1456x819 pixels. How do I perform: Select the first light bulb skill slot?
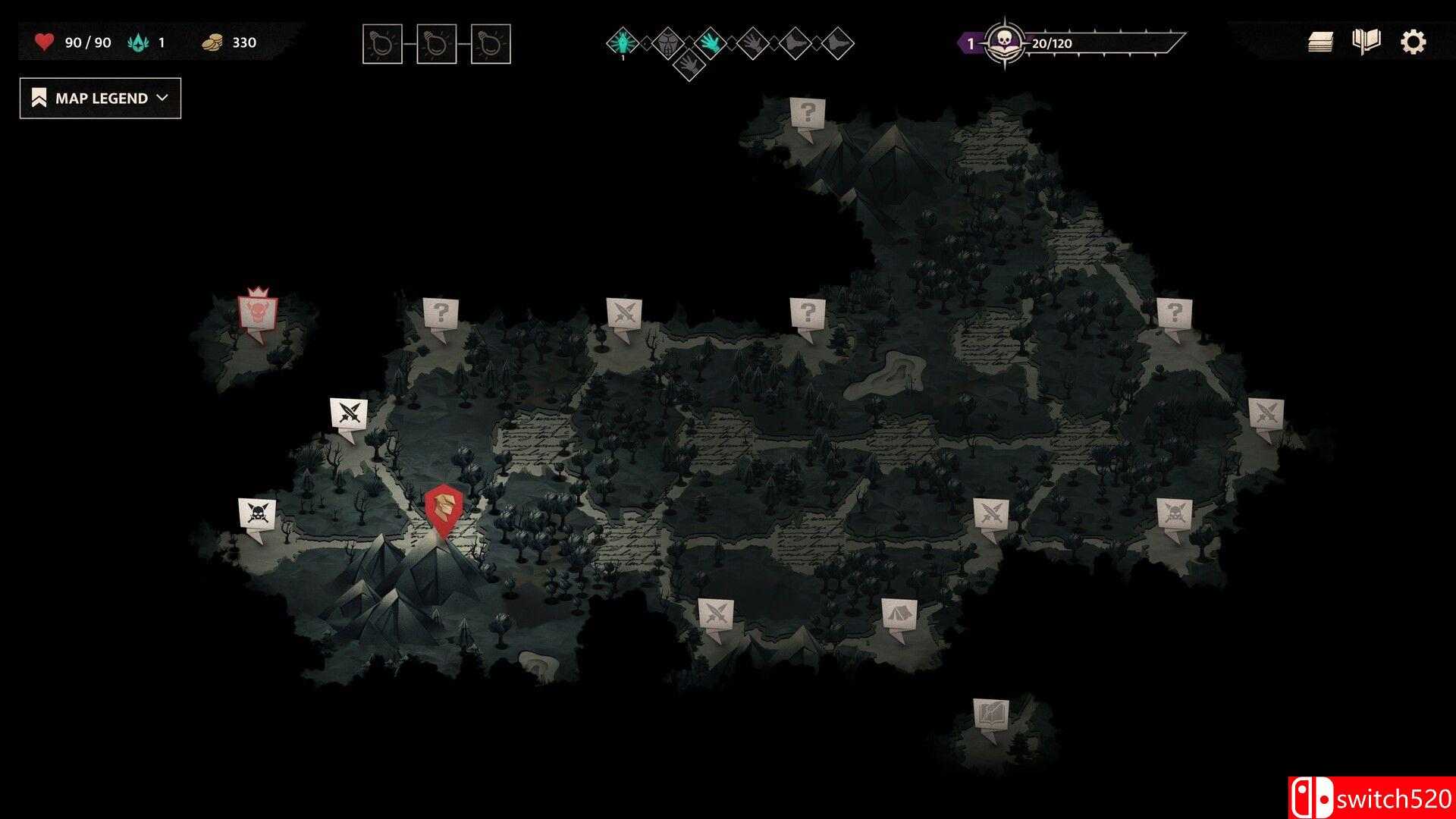click(381, 43)
